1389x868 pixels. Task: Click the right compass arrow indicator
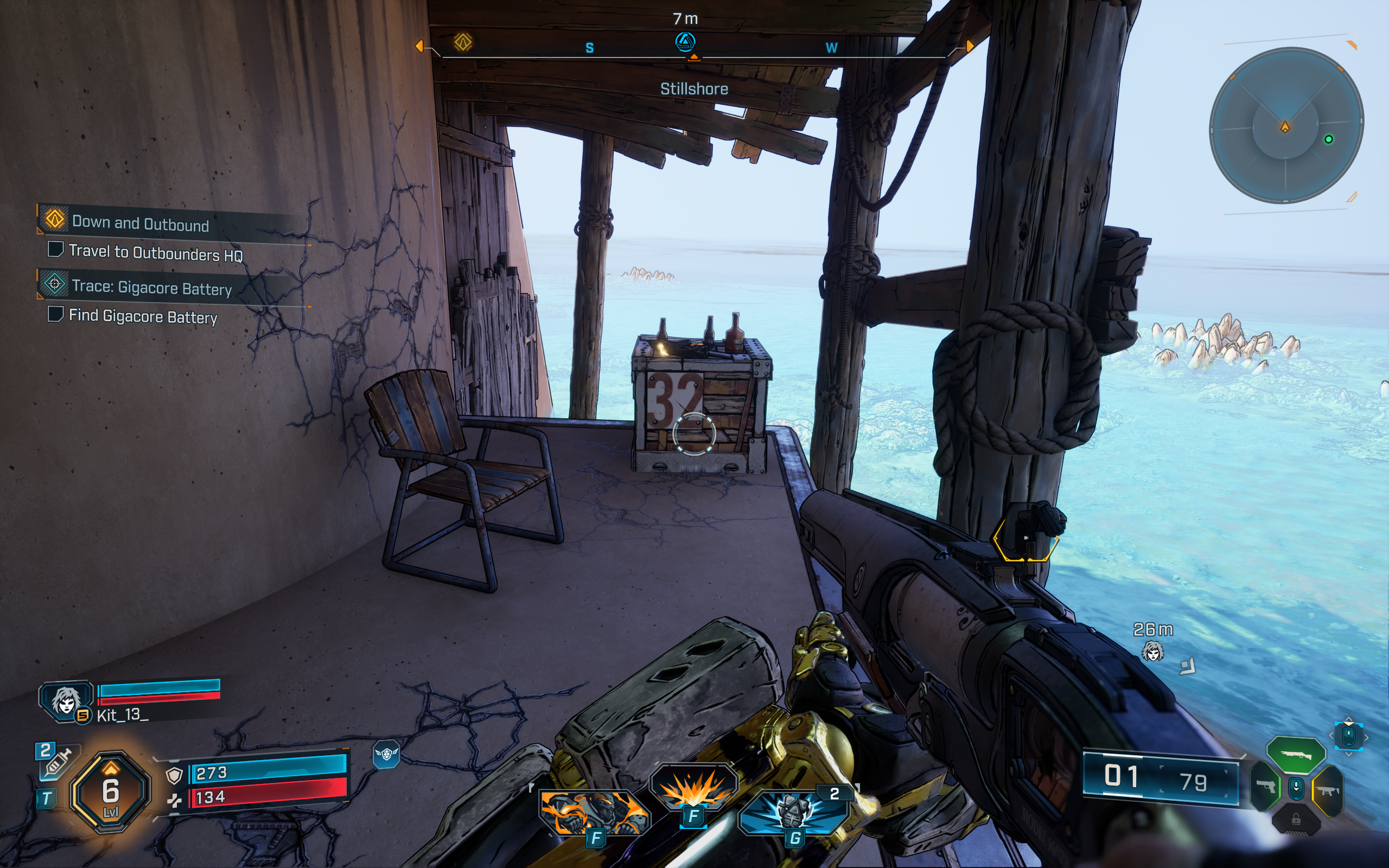point(969,46)
